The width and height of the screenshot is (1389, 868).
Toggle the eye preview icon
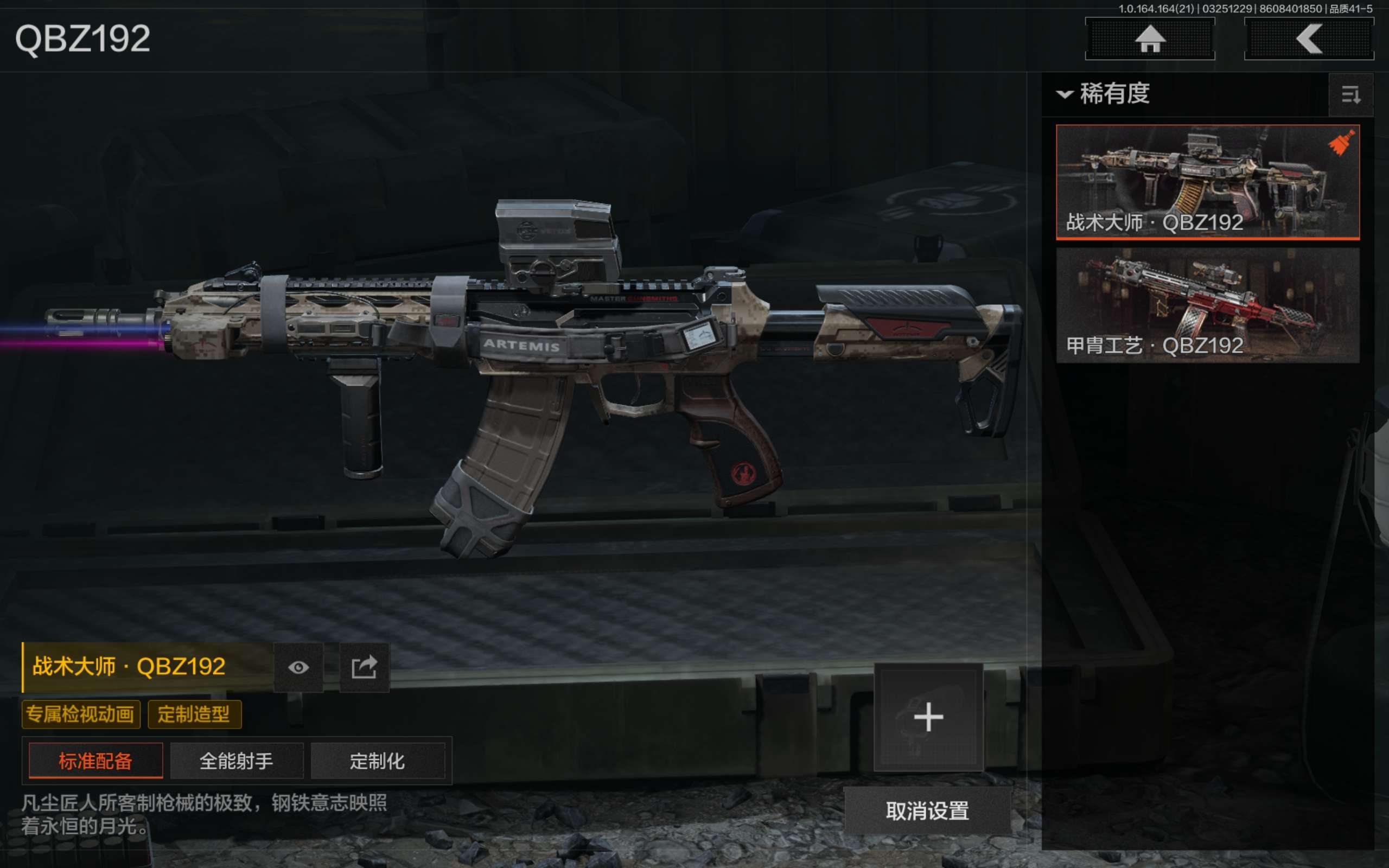[298, 667]
